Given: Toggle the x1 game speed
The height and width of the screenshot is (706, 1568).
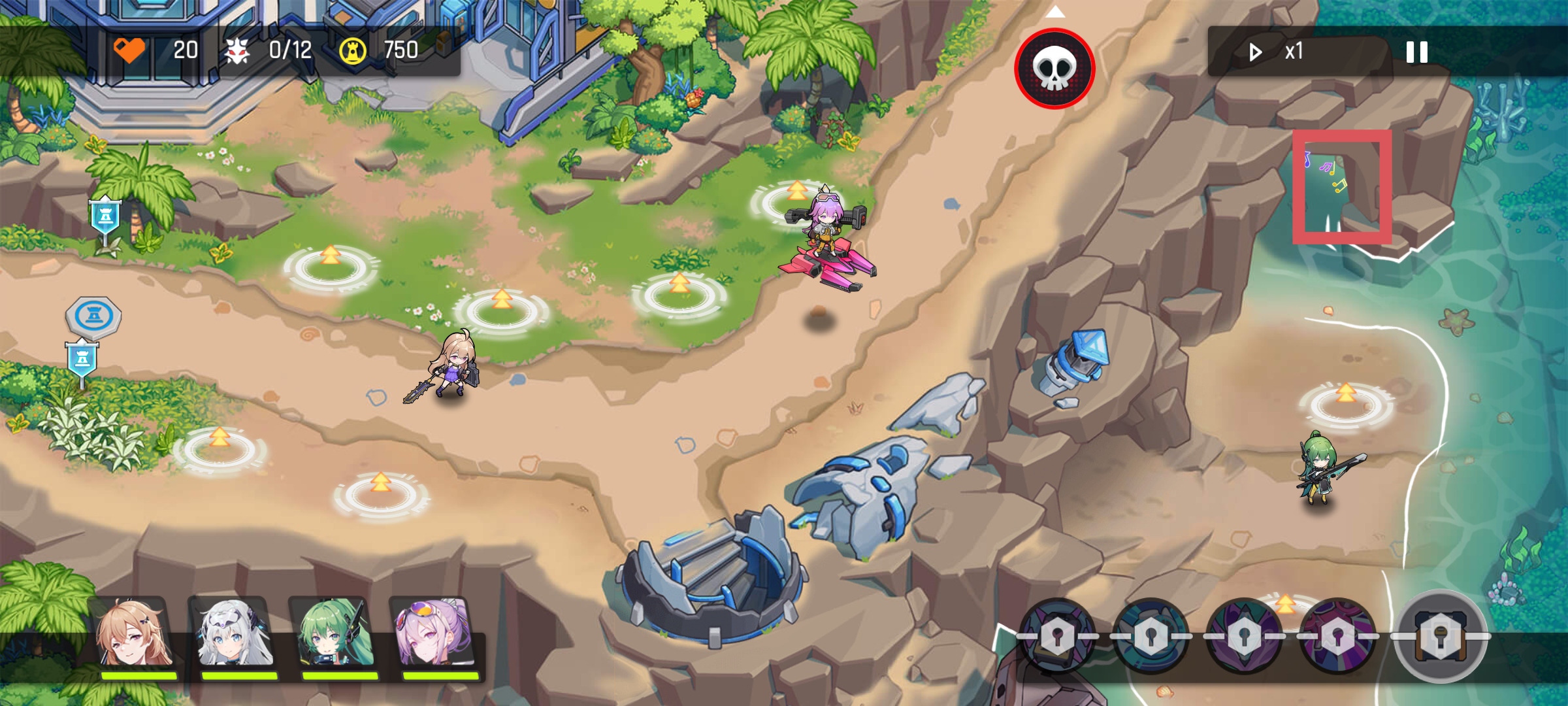Looking at the screenshot, I should click(1277, 52).
